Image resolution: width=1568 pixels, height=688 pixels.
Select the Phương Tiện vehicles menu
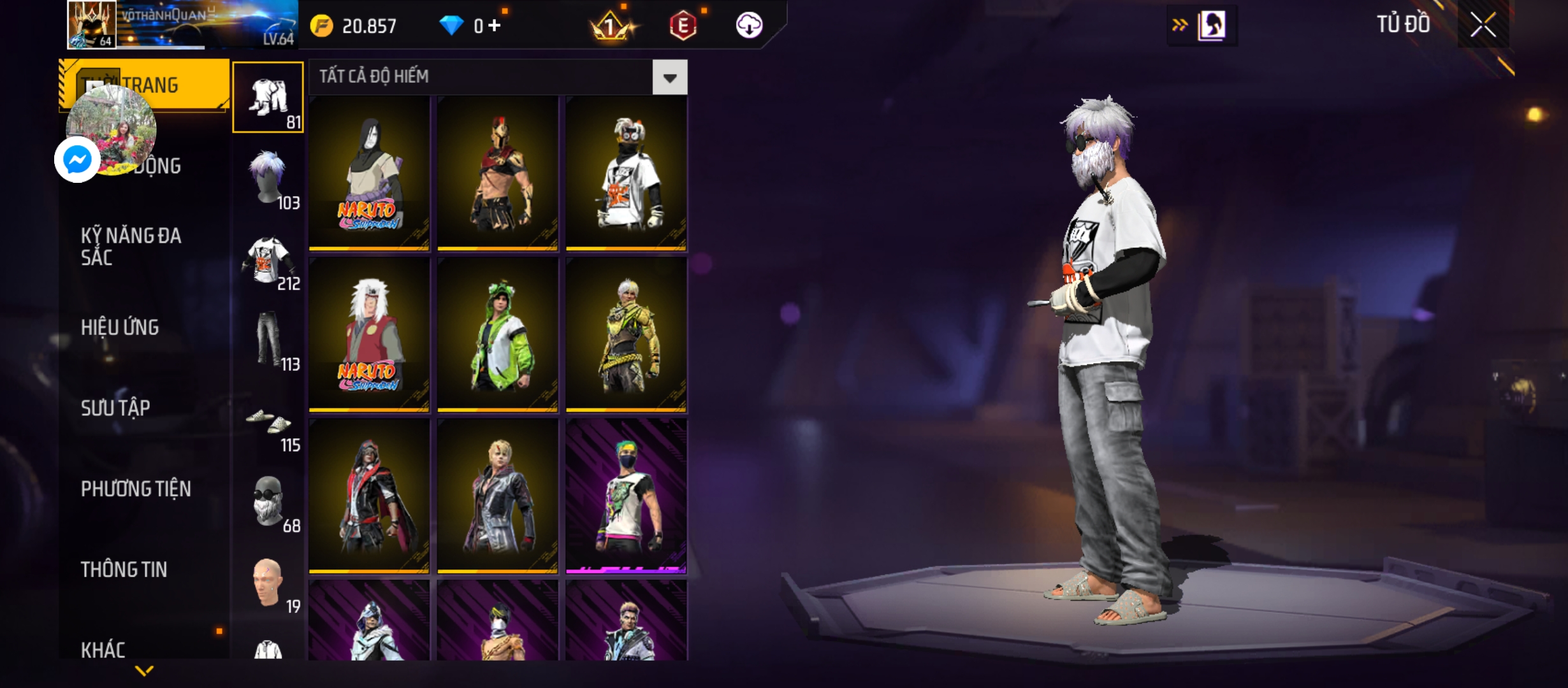coord(136,489)
